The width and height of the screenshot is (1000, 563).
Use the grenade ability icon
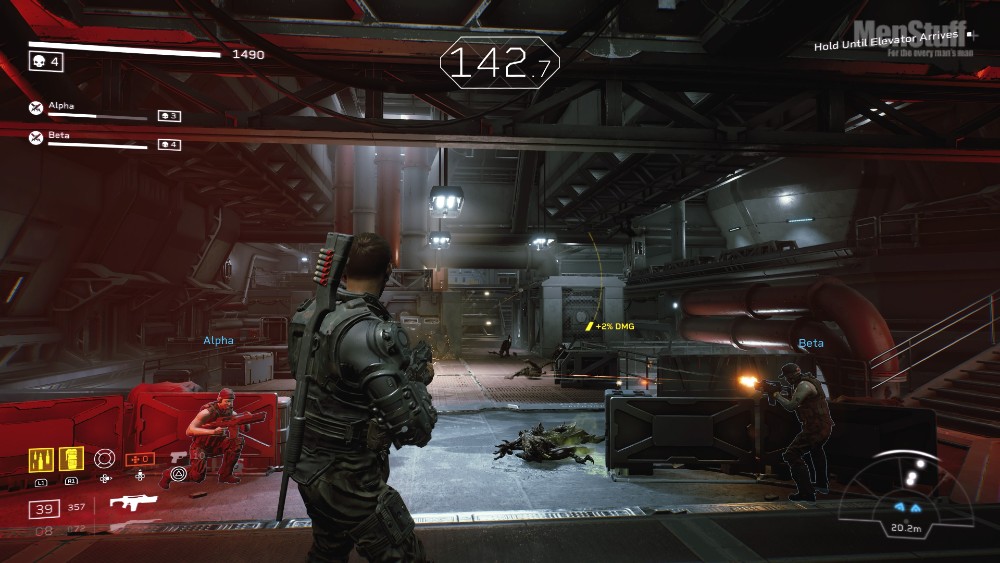tap(71, 459)
